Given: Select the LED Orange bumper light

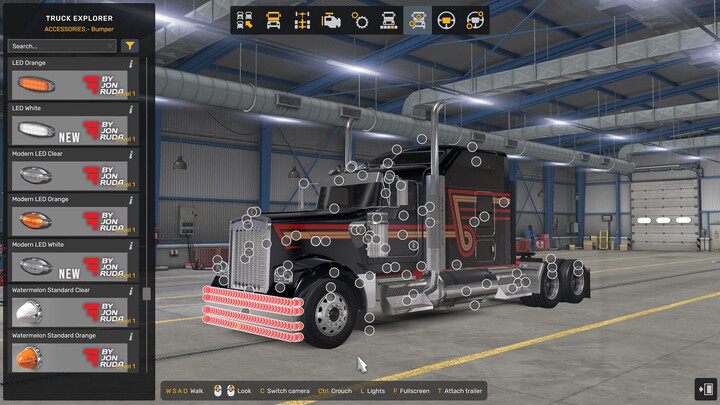Looking at the screenshot, I should pos(70,86).
